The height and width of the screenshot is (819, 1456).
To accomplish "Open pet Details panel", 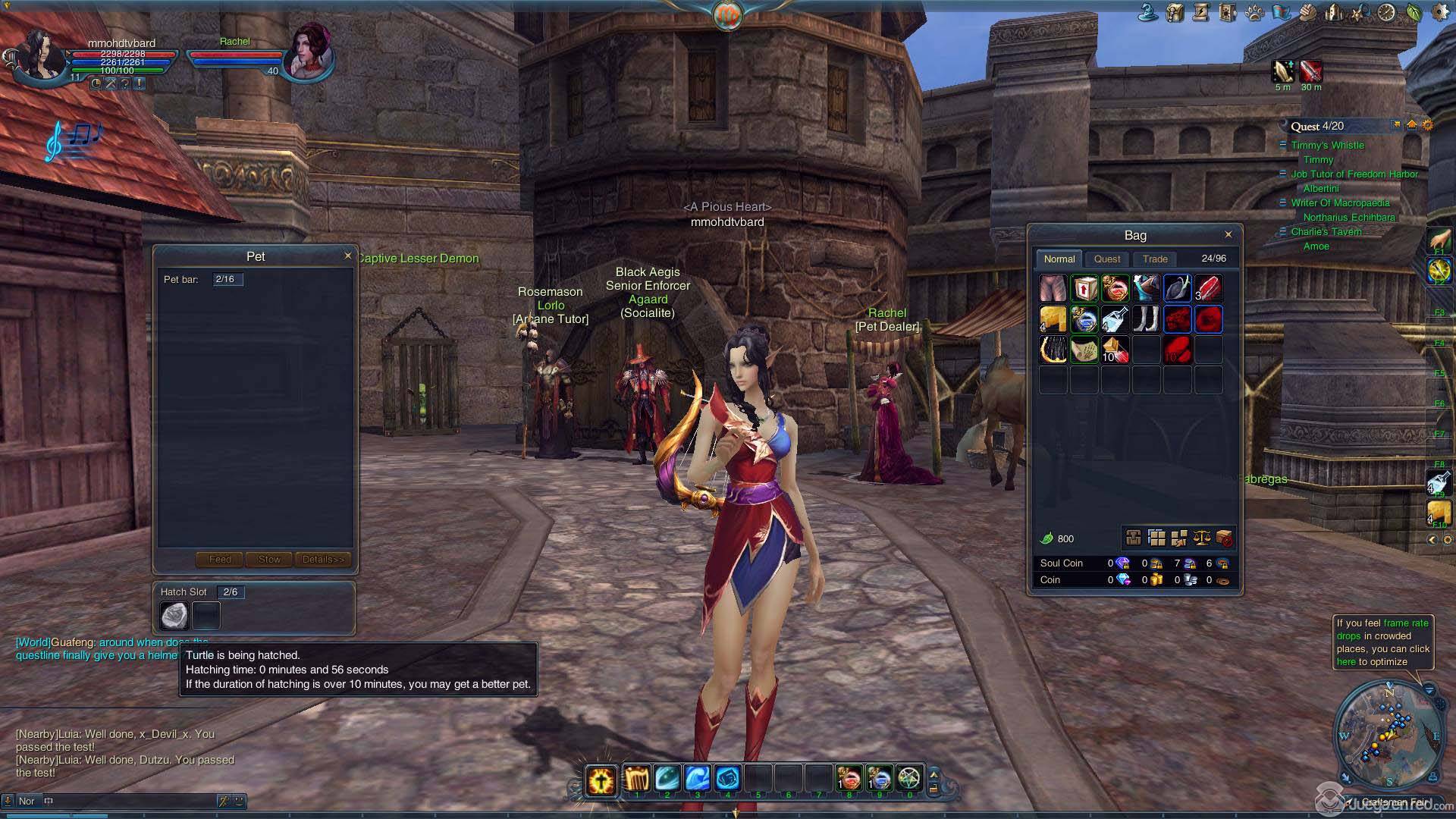I will tap(323, 559).
